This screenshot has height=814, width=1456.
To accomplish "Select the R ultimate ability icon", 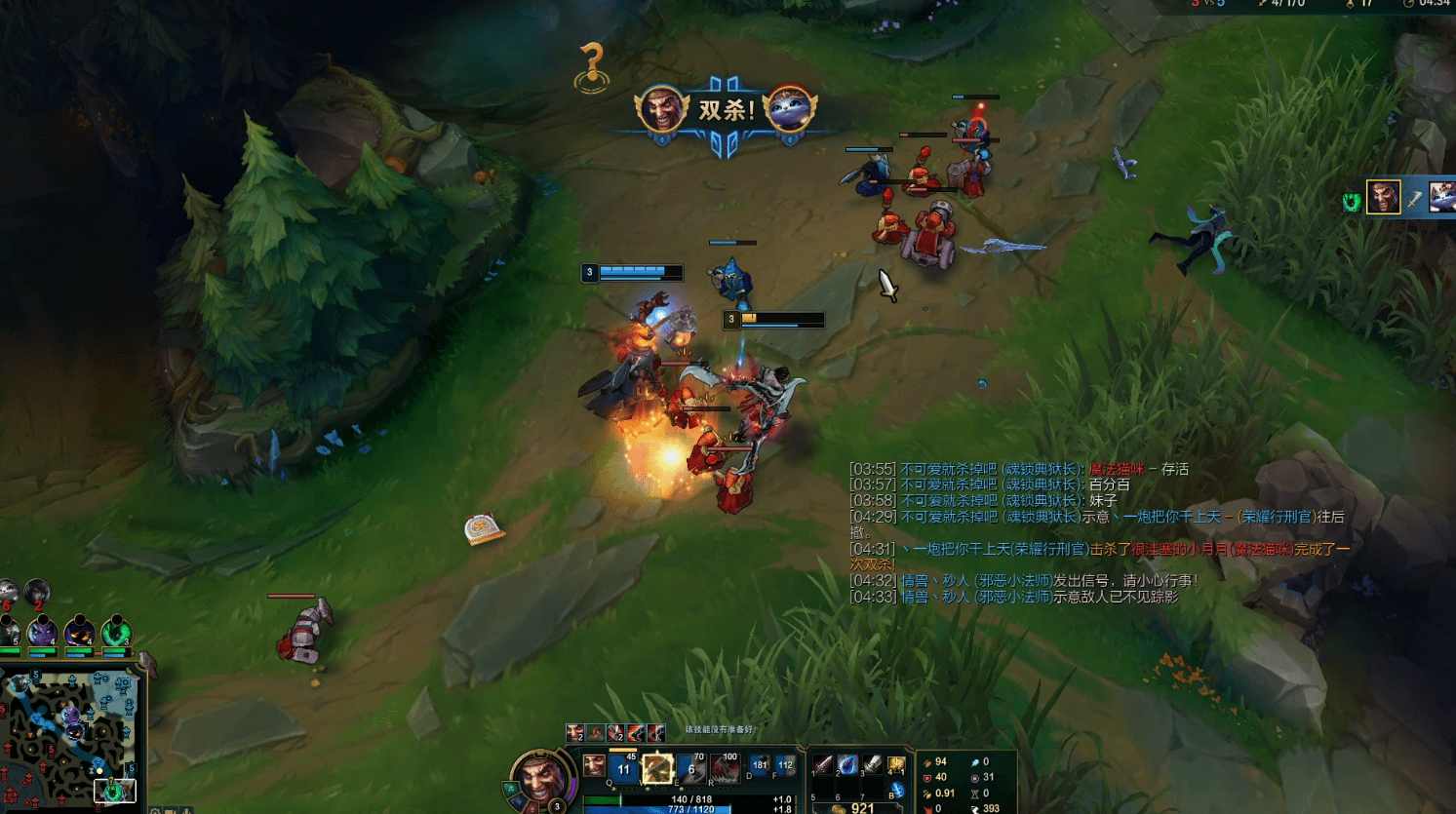I will 725,768.
